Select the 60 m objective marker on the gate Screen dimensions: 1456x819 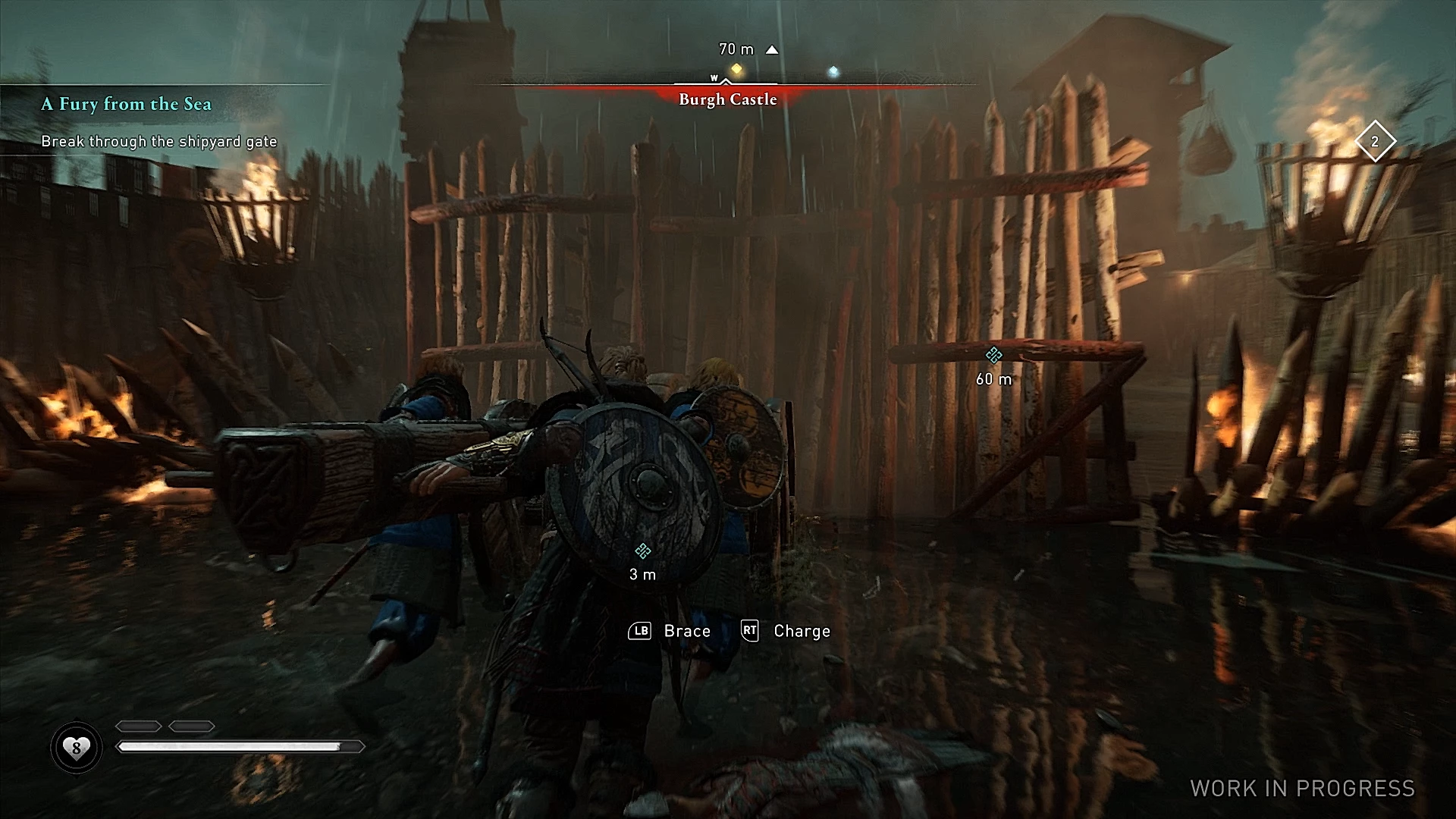(993, 355)
